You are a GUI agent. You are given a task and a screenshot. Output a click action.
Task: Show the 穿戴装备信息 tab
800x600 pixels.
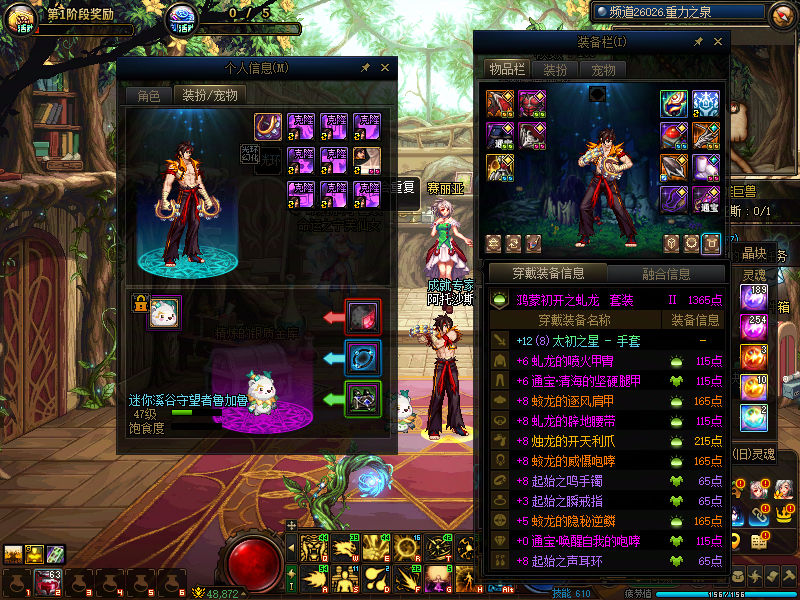click(549, 273)
